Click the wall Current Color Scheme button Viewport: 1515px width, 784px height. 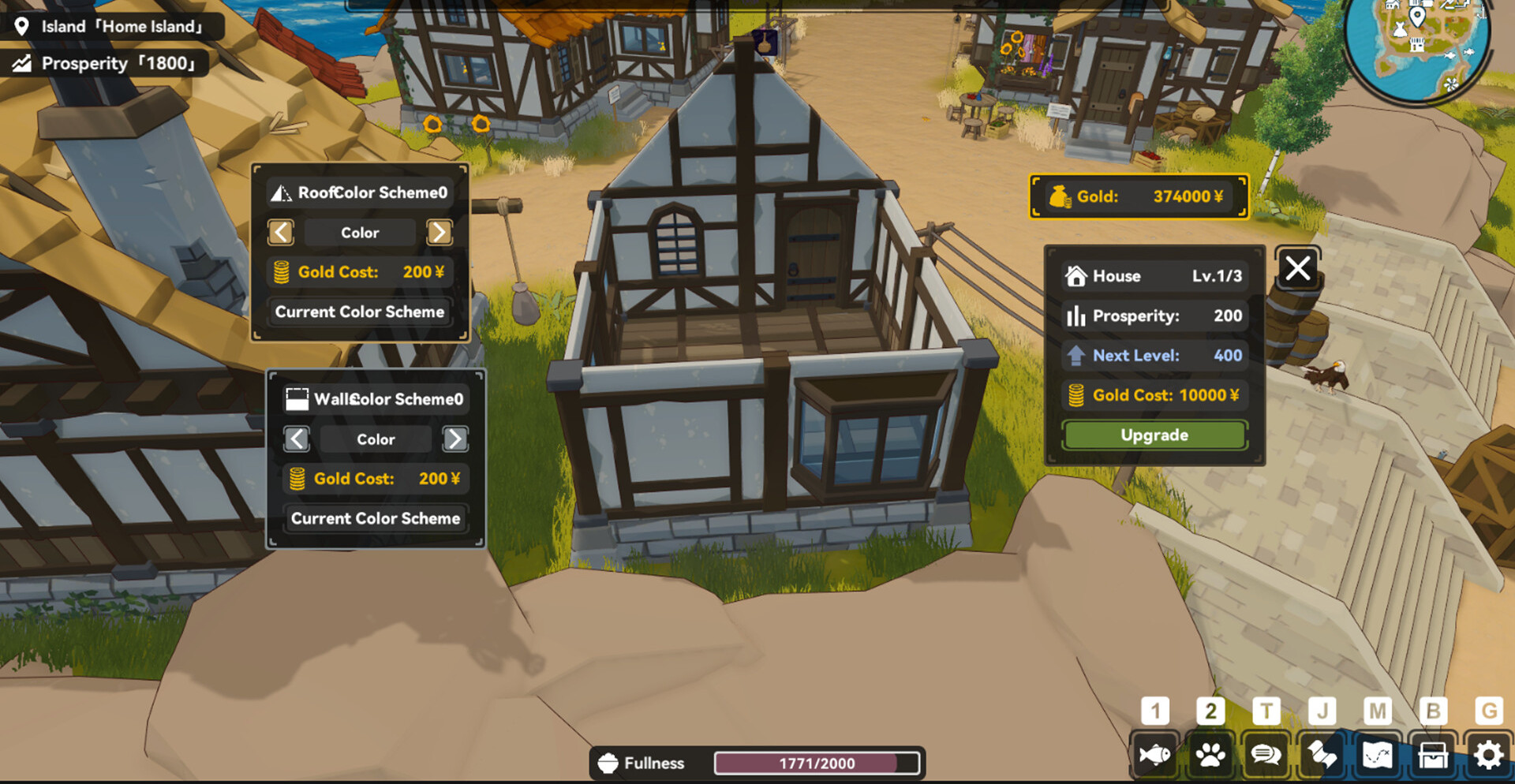pyautogui.click(x=376, y=519)
